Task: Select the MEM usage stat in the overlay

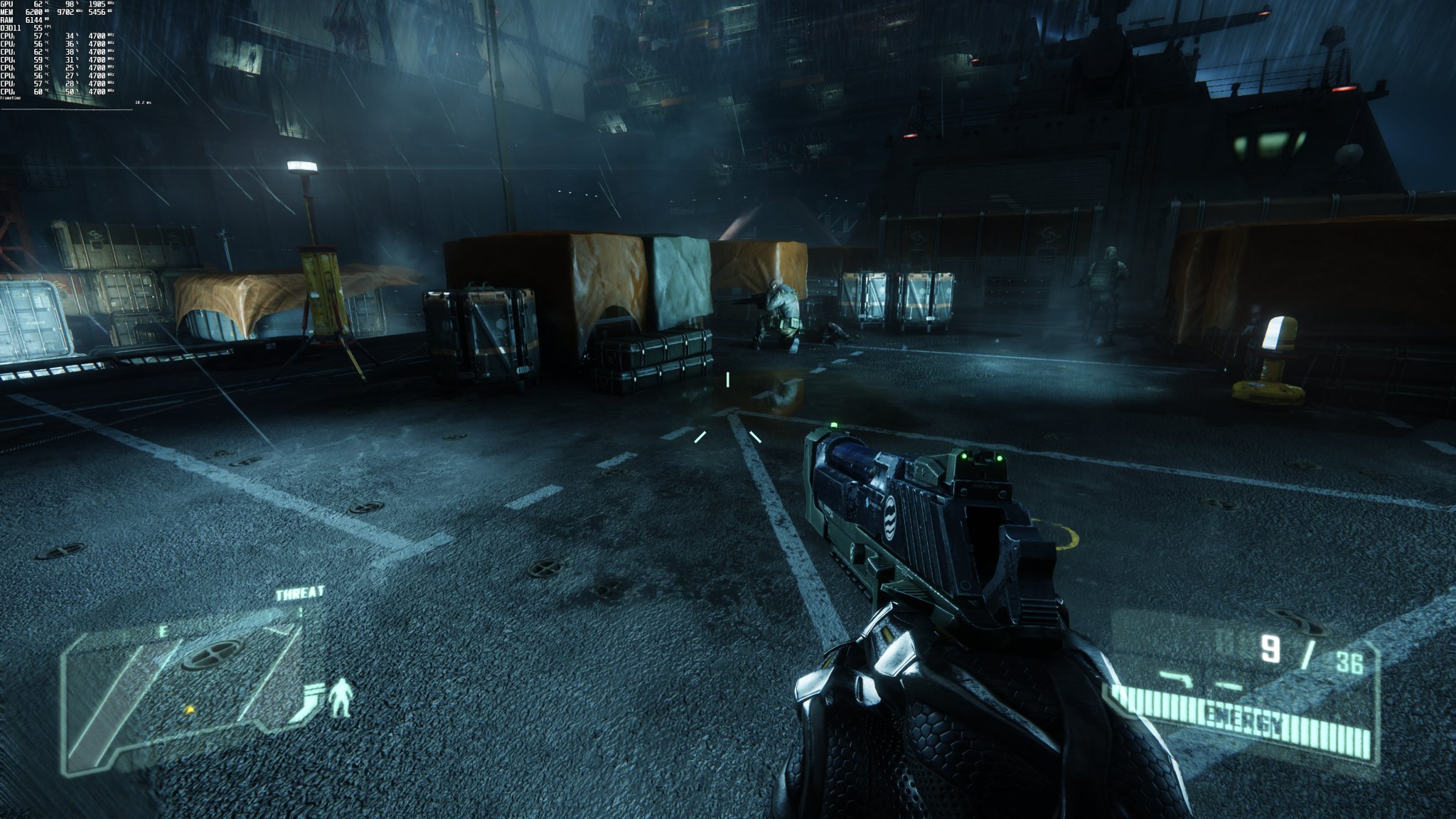Action: pyautogui.click(x=36, y=13)
